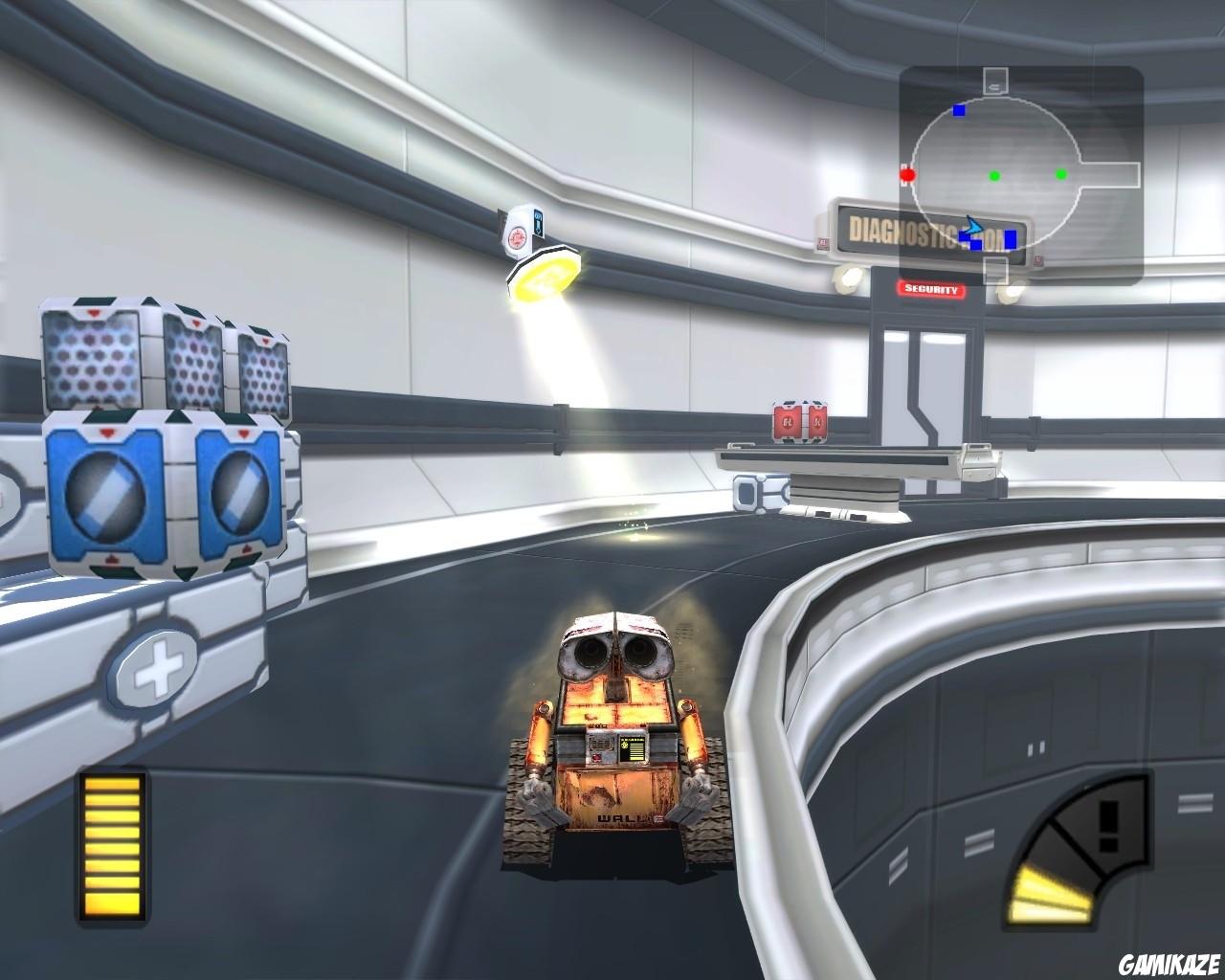Screen dimensions: 1225x980
Task: Expand the right side passage marker on minimap
Action: [x=1110, y=175]
